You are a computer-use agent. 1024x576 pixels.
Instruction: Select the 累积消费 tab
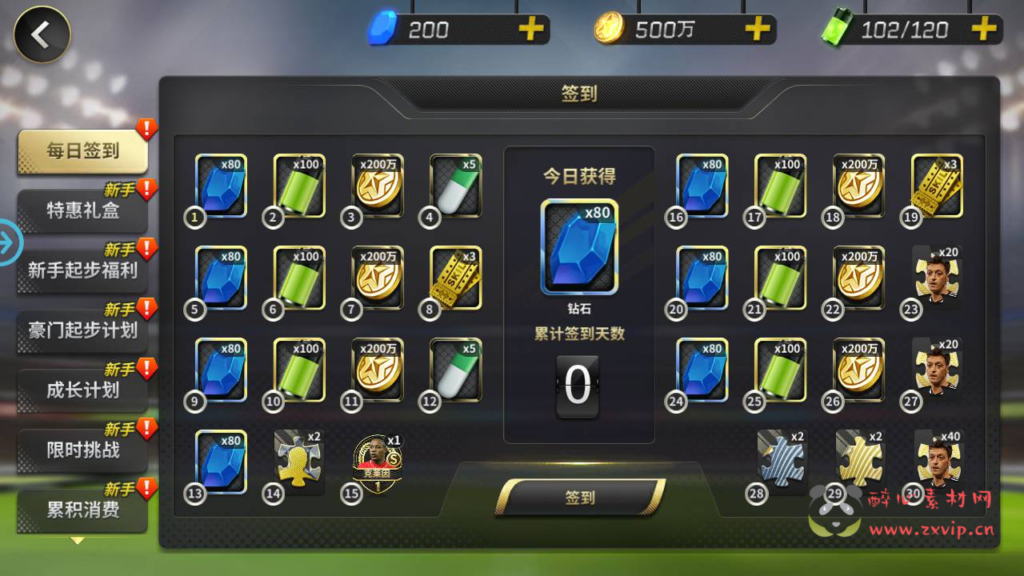(x=83, y=509)
